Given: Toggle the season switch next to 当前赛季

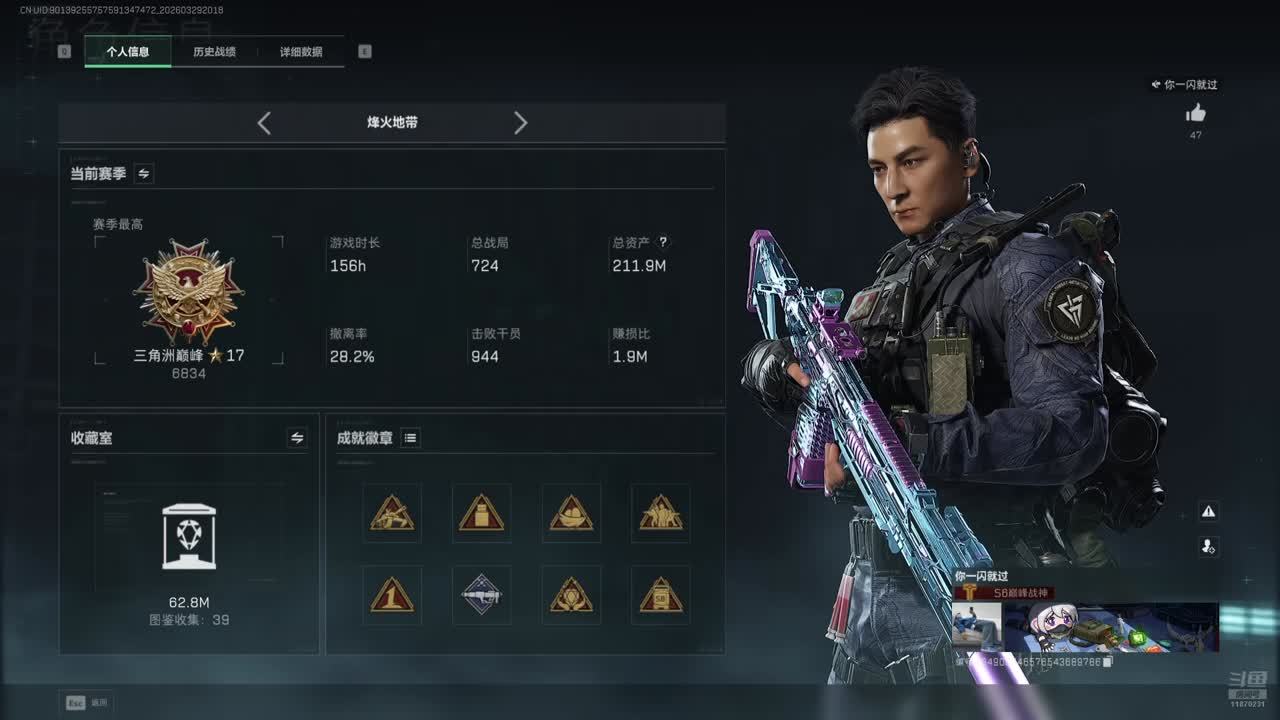Looking at the screenshot, I should pyautogui.click(x=144, y=174).
